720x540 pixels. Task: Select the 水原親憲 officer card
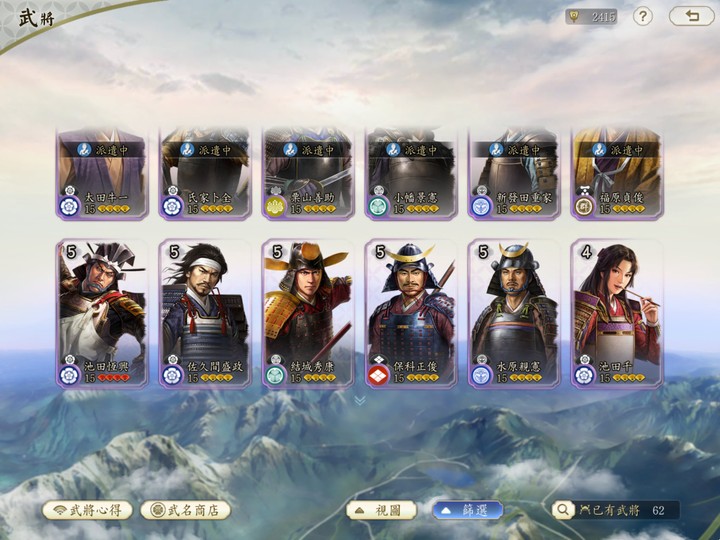point(513,313)
